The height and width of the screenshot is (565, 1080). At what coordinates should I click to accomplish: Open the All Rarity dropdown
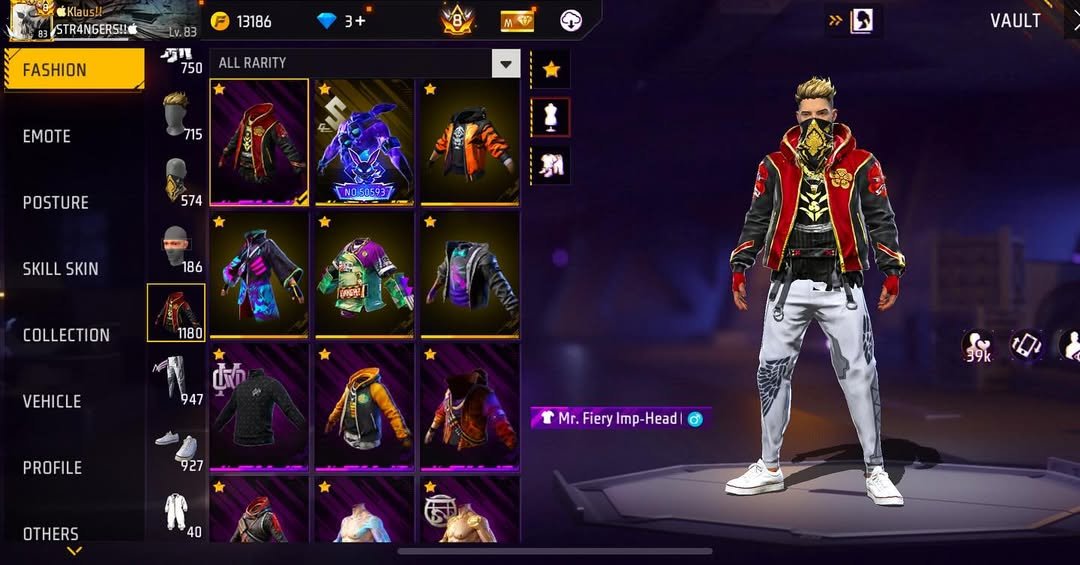coord(364,63)
